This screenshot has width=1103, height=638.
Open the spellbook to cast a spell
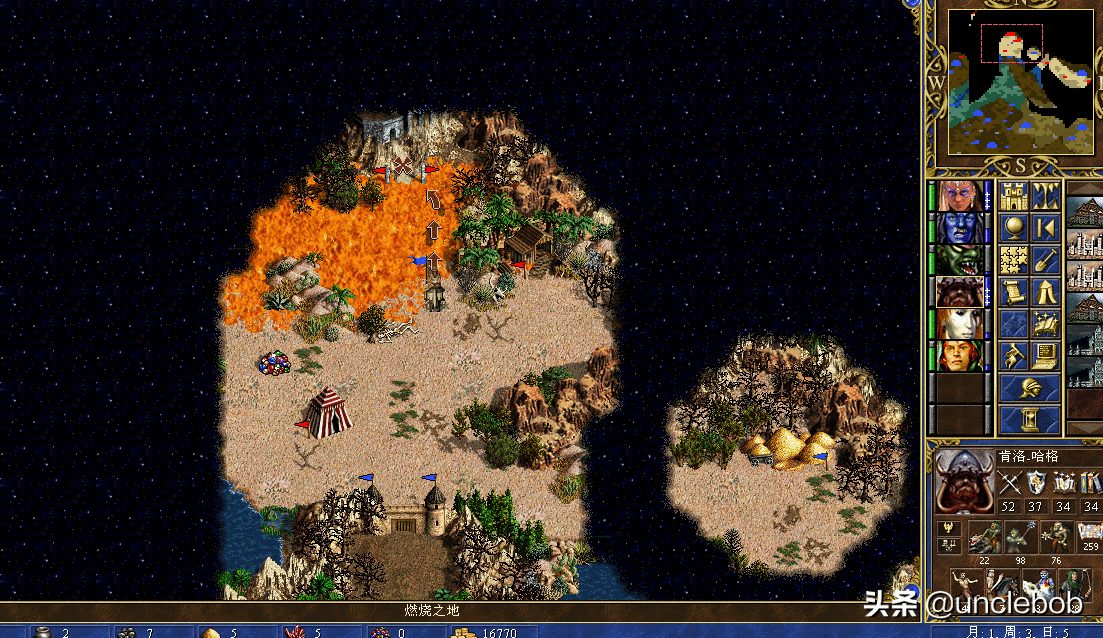(1046, 324)
